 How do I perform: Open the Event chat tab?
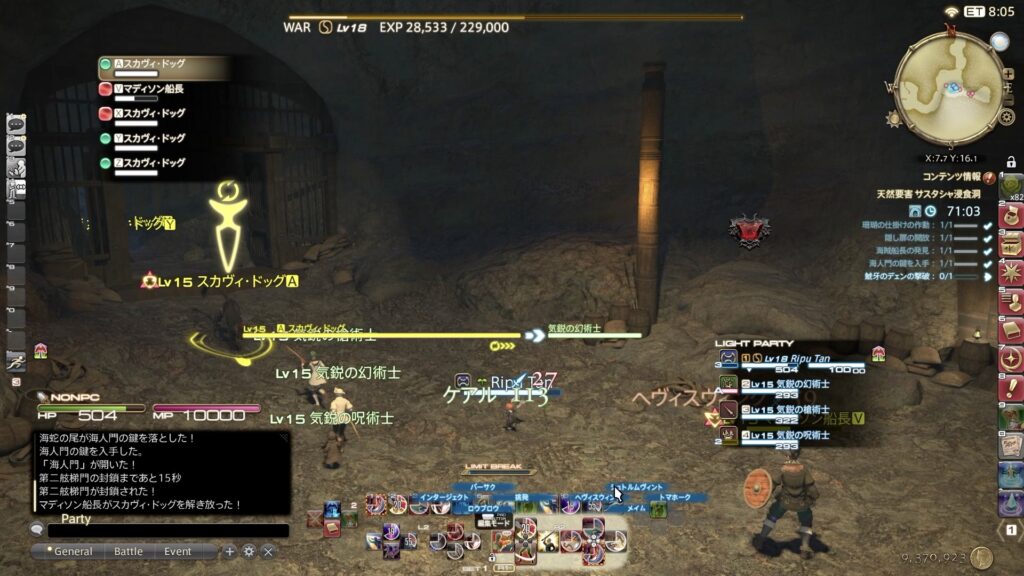tap(178, 551)
